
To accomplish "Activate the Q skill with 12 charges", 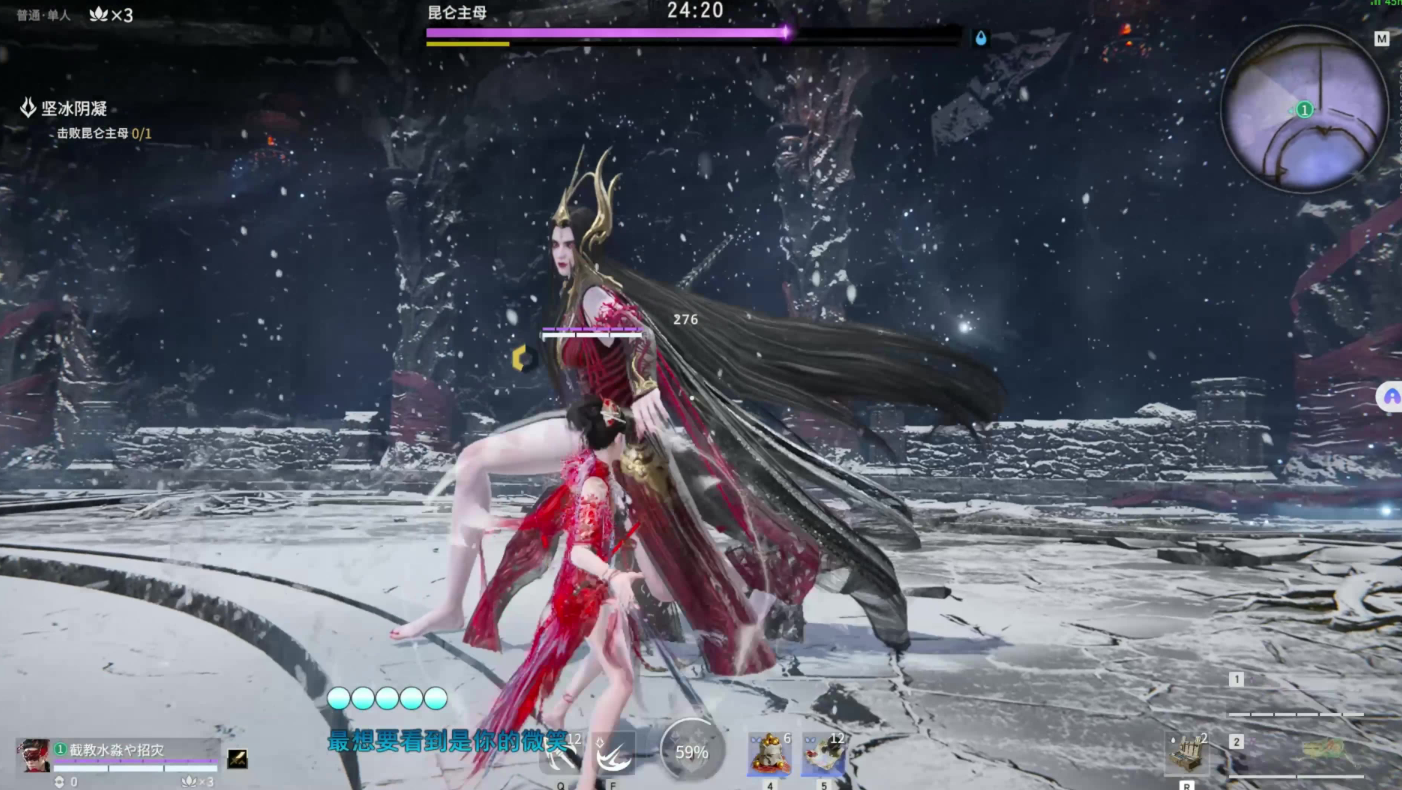I will point(561,755).
